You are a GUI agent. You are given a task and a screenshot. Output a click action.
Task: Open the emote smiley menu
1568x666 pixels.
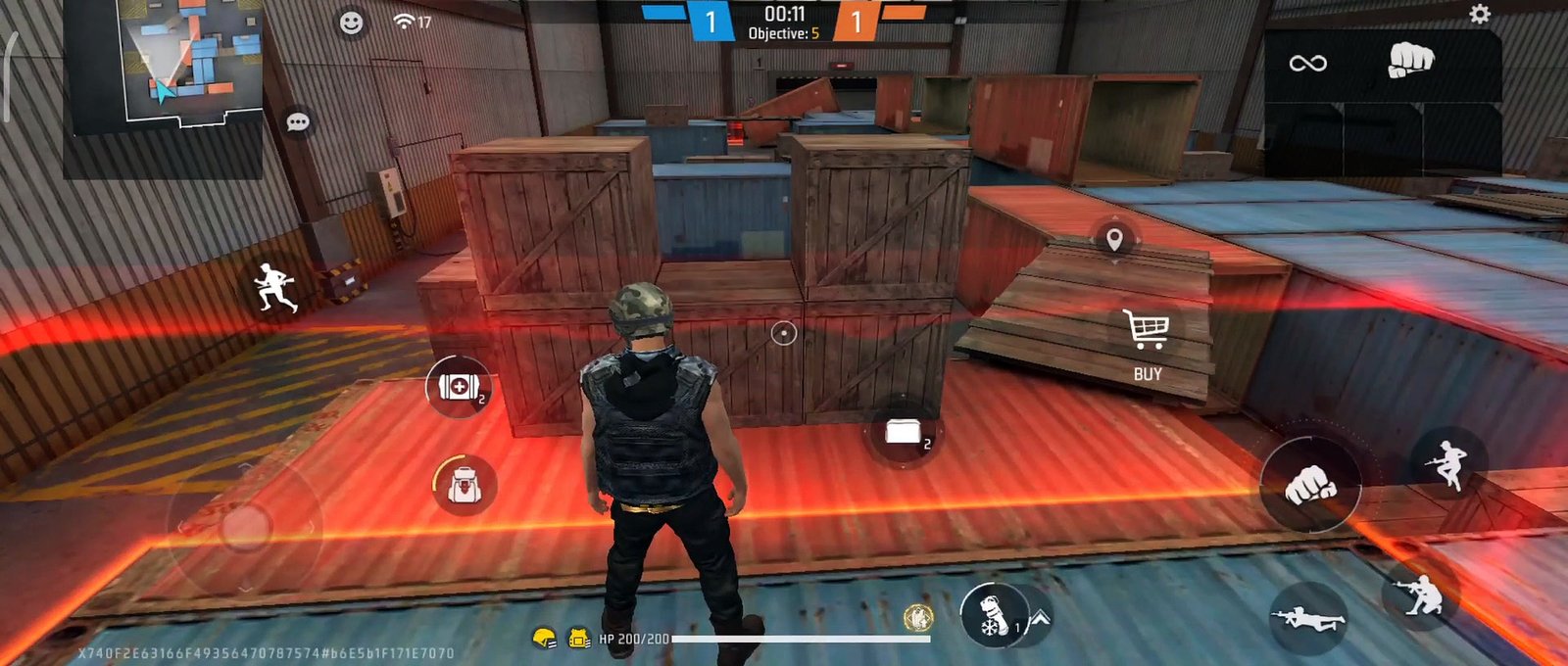(351, 23)
